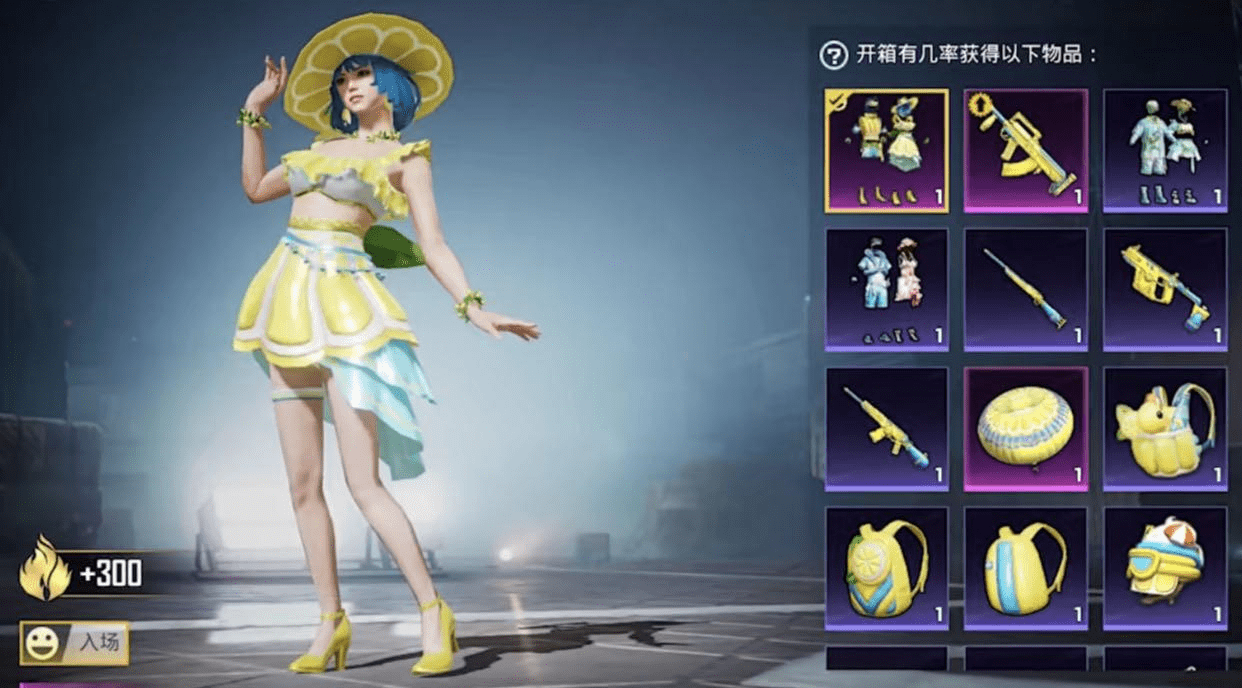Open the question mark help icon
The height and width of the screenshot is (688, 1242).
[x=833, y=55]
